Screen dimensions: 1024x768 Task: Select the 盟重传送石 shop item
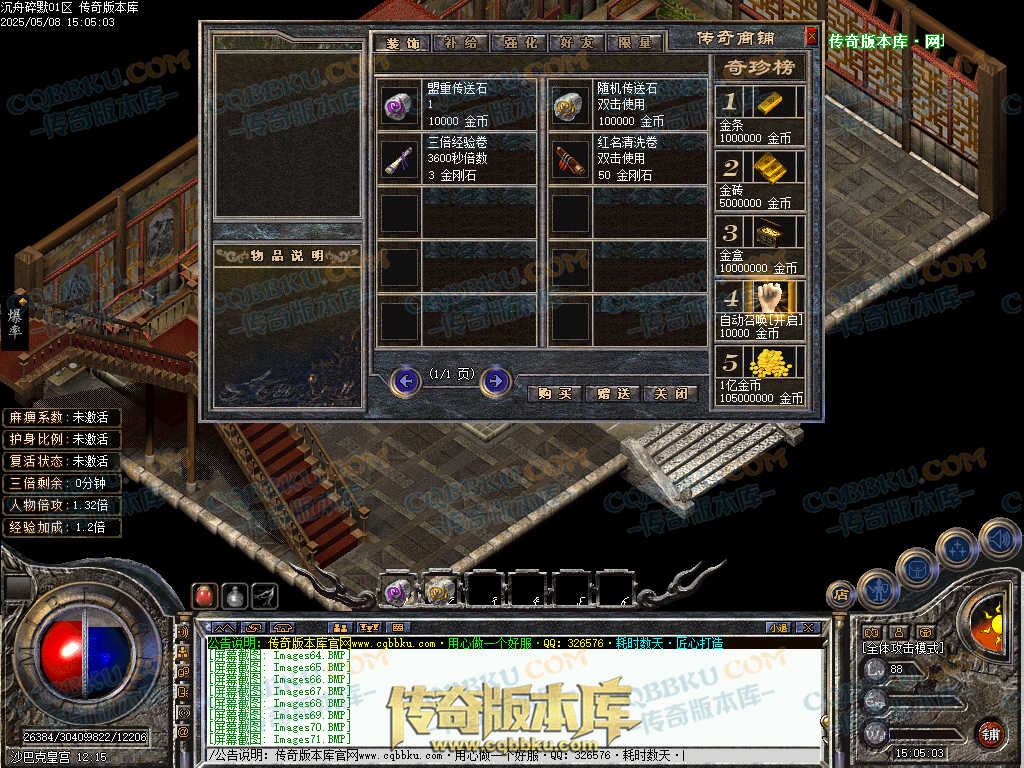pos(400,104)
